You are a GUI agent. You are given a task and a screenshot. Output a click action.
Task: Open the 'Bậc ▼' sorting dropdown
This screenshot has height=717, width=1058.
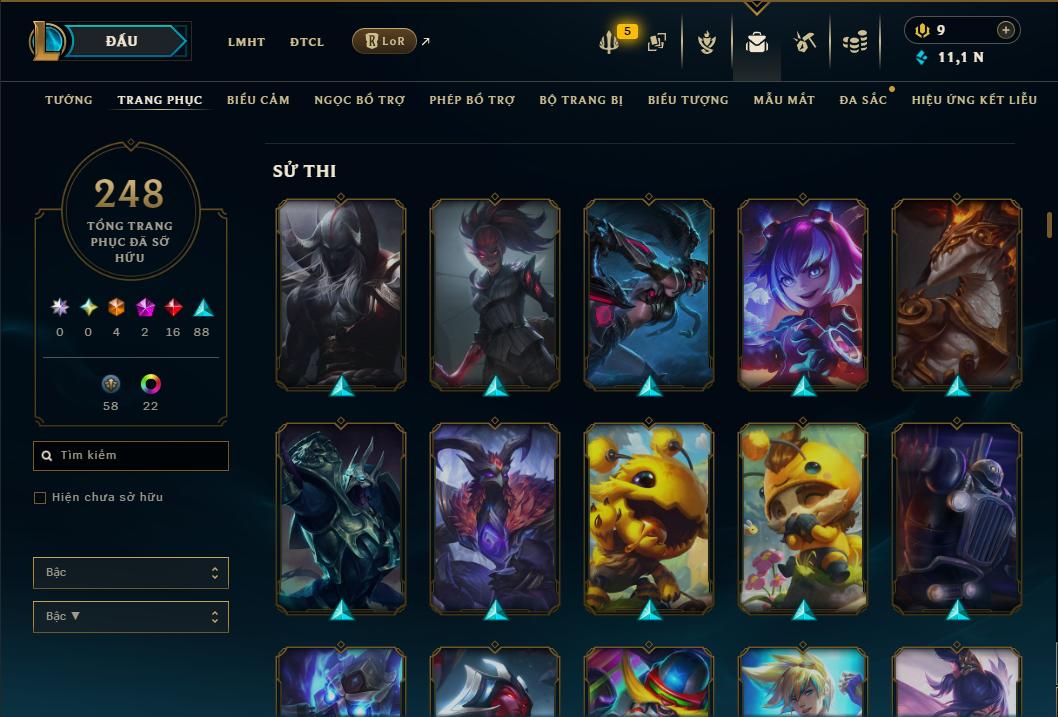click(131, 616)
